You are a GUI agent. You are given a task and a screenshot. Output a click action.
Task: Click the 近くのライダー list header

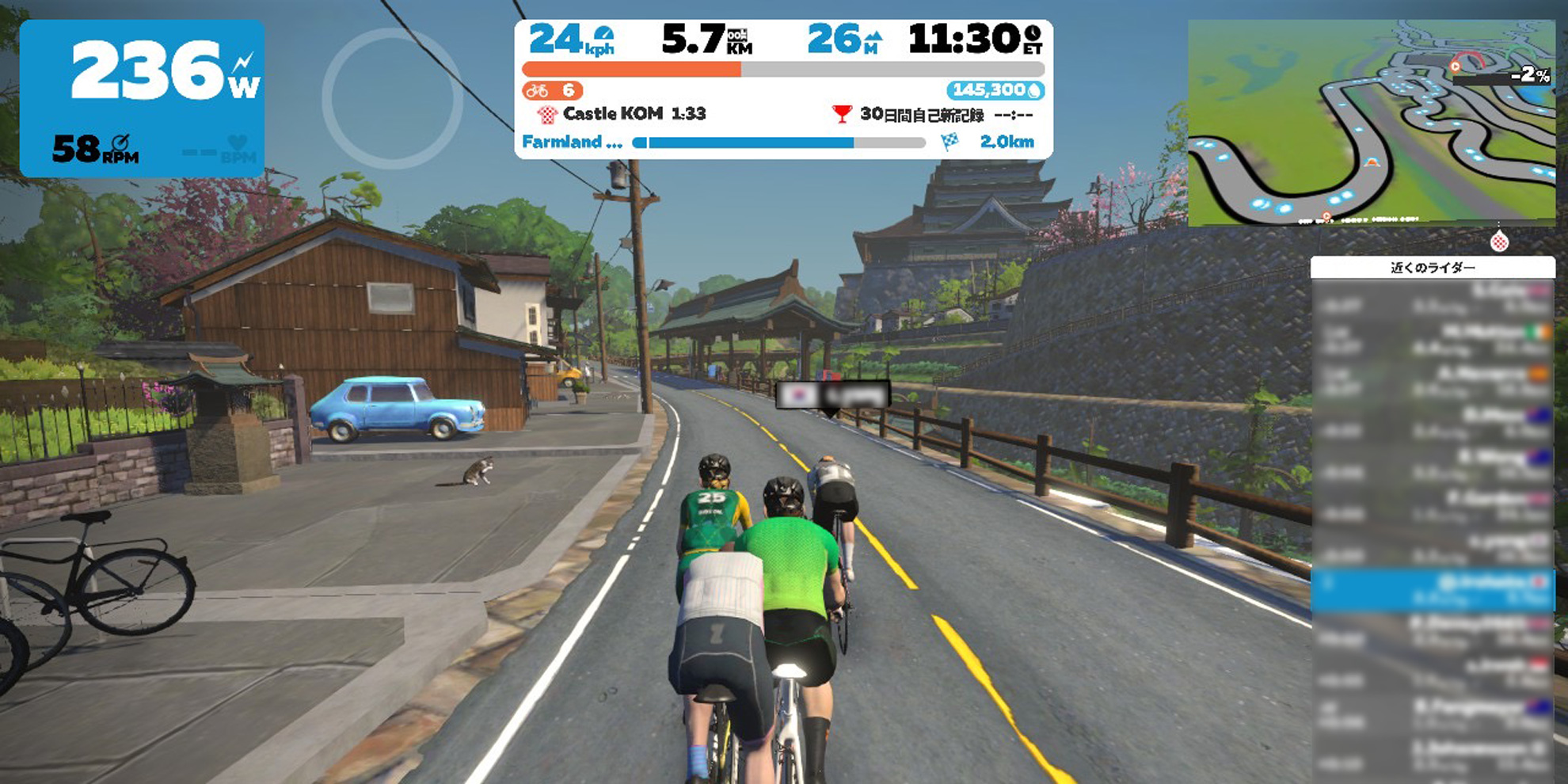click(x=1433, y=268)
